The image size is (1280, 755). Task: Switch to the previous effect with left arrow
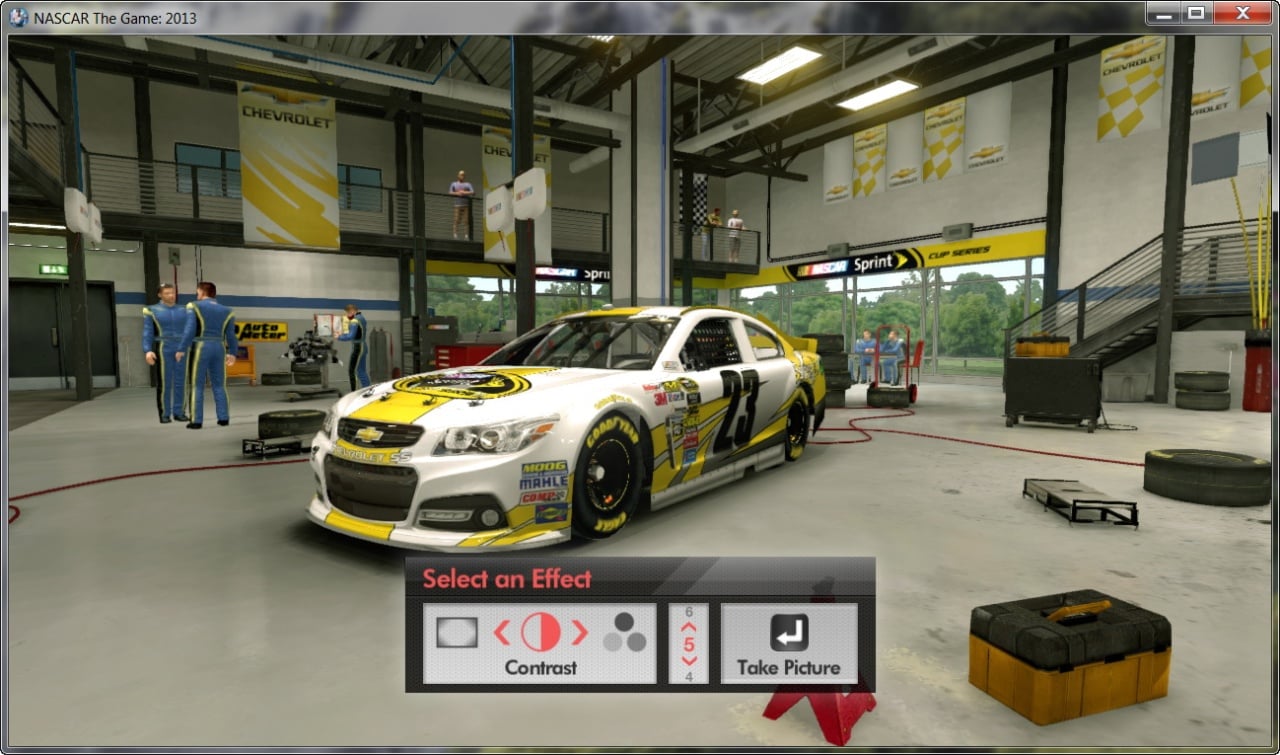(x=502, y=632)
